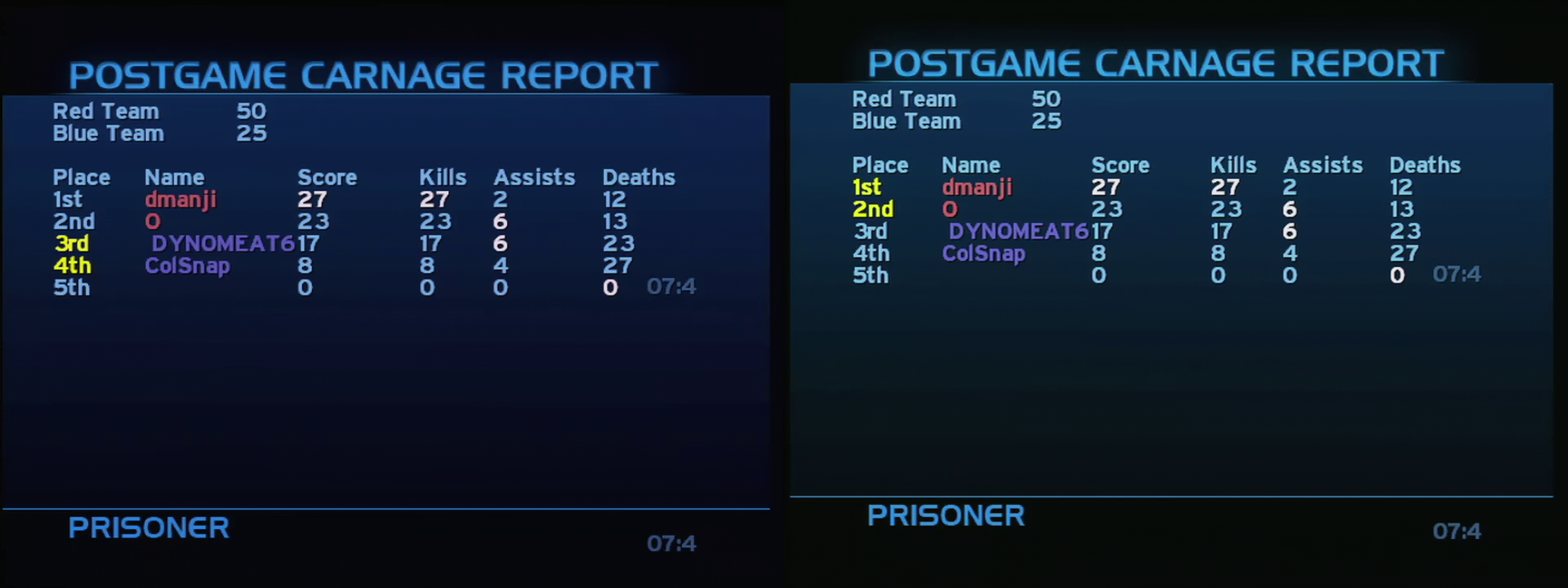This screenshot has height=588, width=1568.
Task: Click the empty 5th place row on the left
Action: (x=72, y=287)
